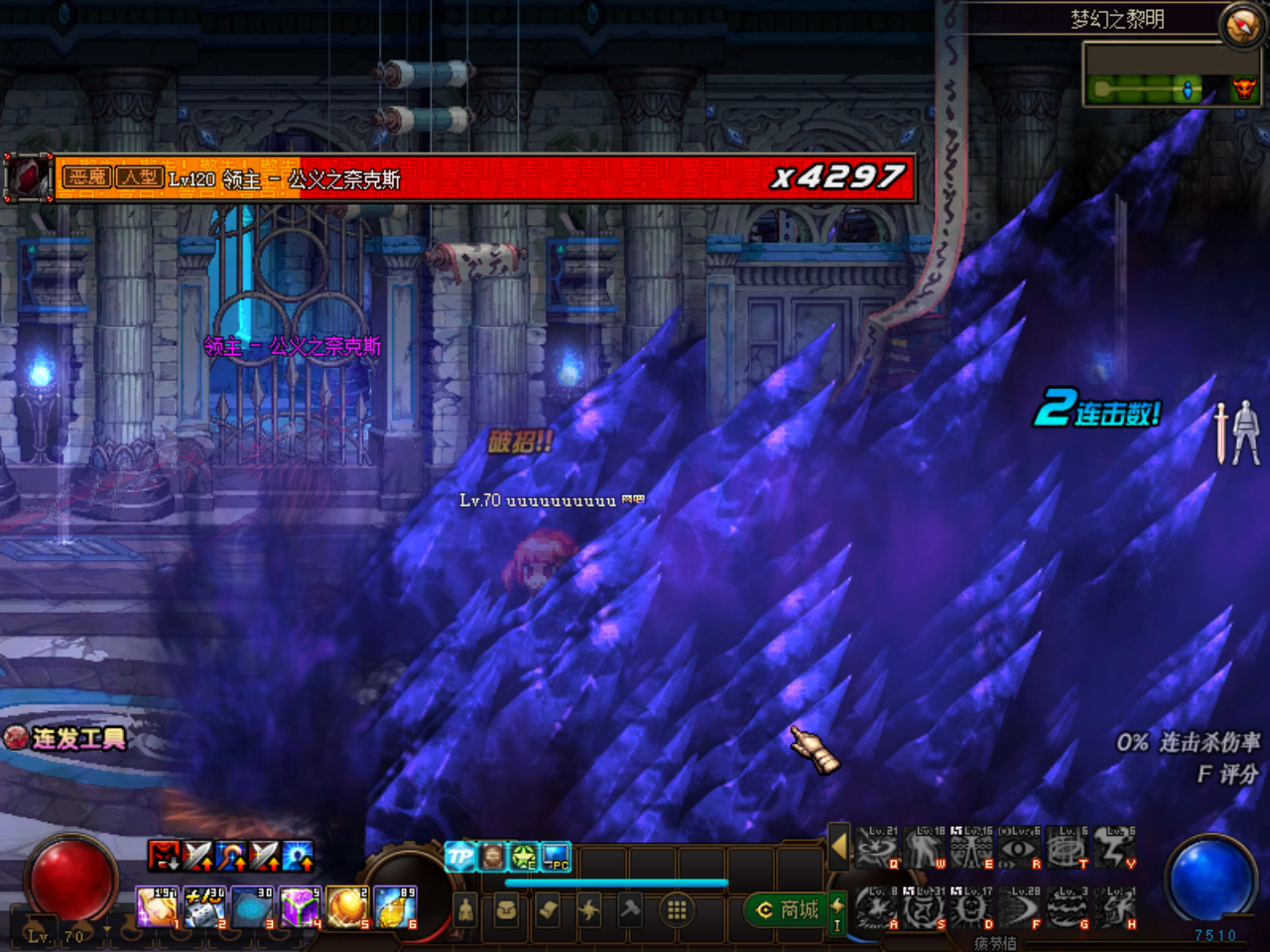Use the golden orb in quickslot 5

(x=347, y=907)
